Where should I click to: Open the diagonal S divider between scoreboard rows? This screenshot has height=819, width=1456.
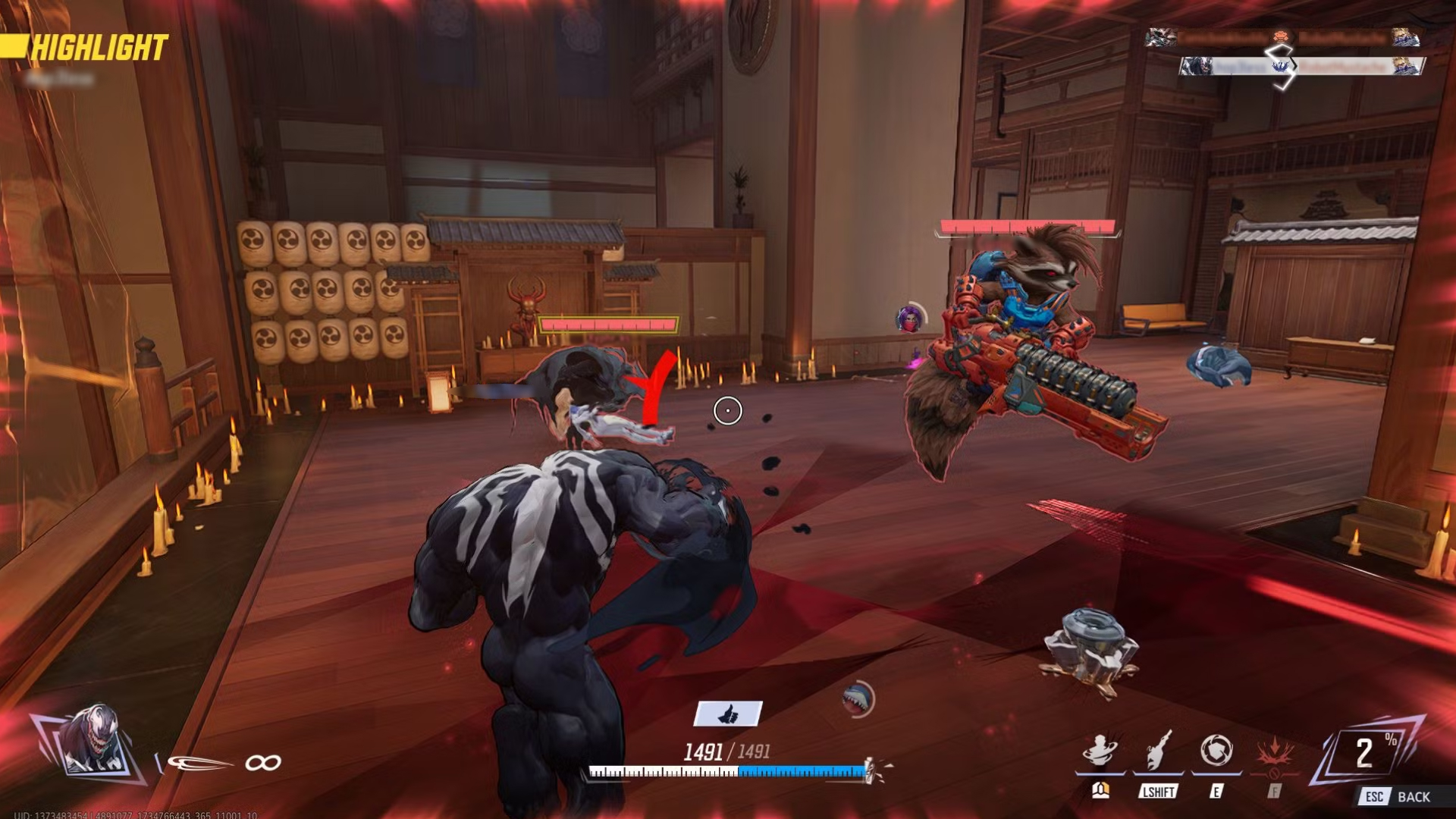click(x=1282, y=55)
